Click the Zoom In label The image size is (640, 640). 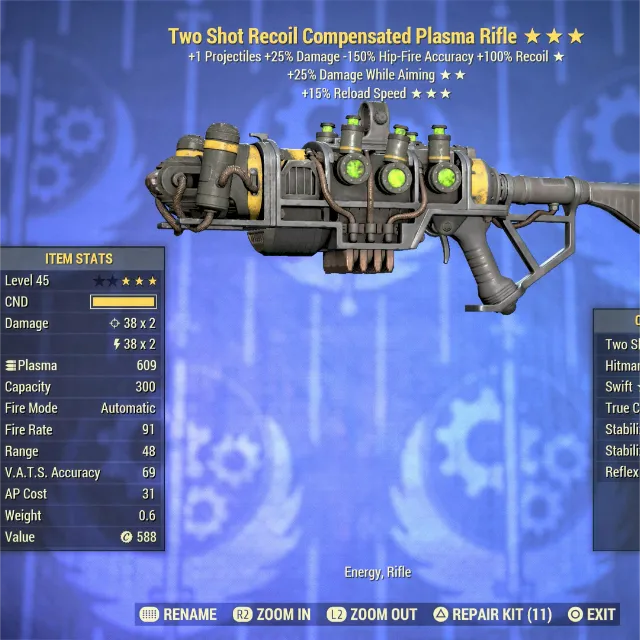272,614
